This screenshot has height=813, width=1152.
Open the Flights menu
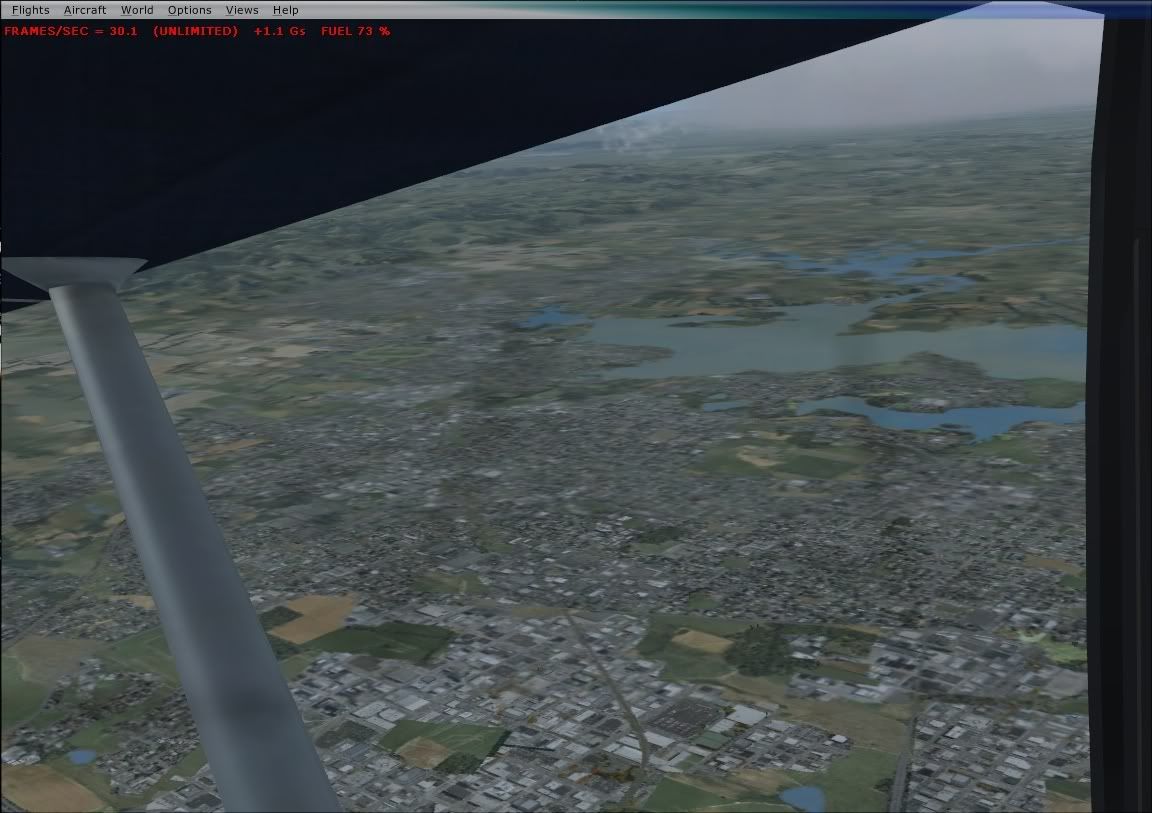[x=30, y=10]
